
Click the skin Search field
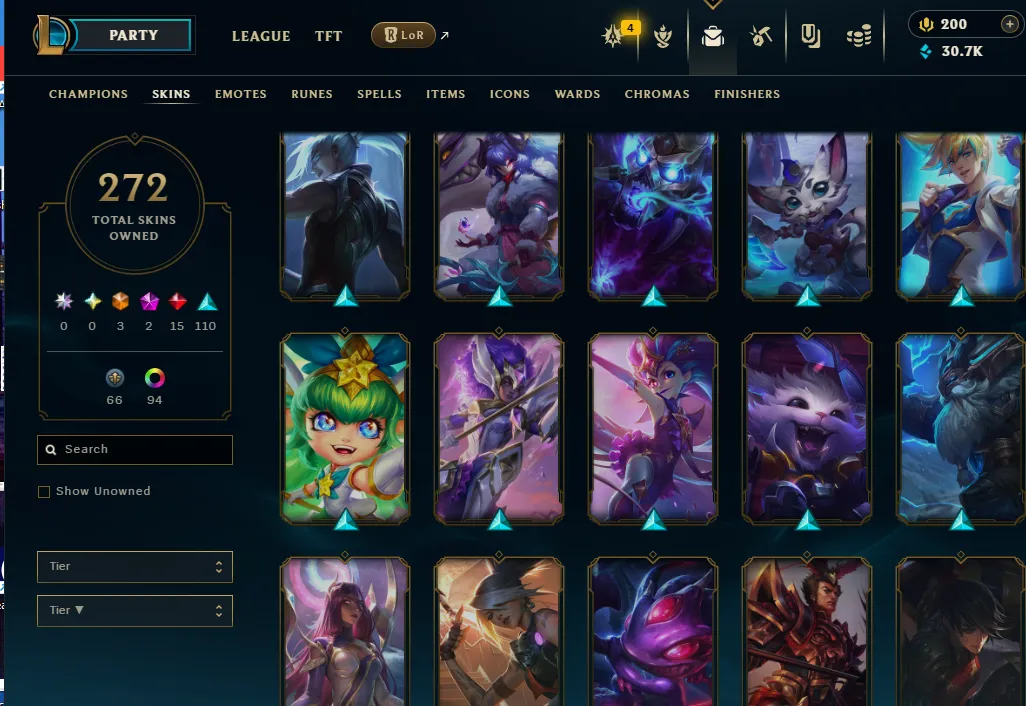(135, 450)
